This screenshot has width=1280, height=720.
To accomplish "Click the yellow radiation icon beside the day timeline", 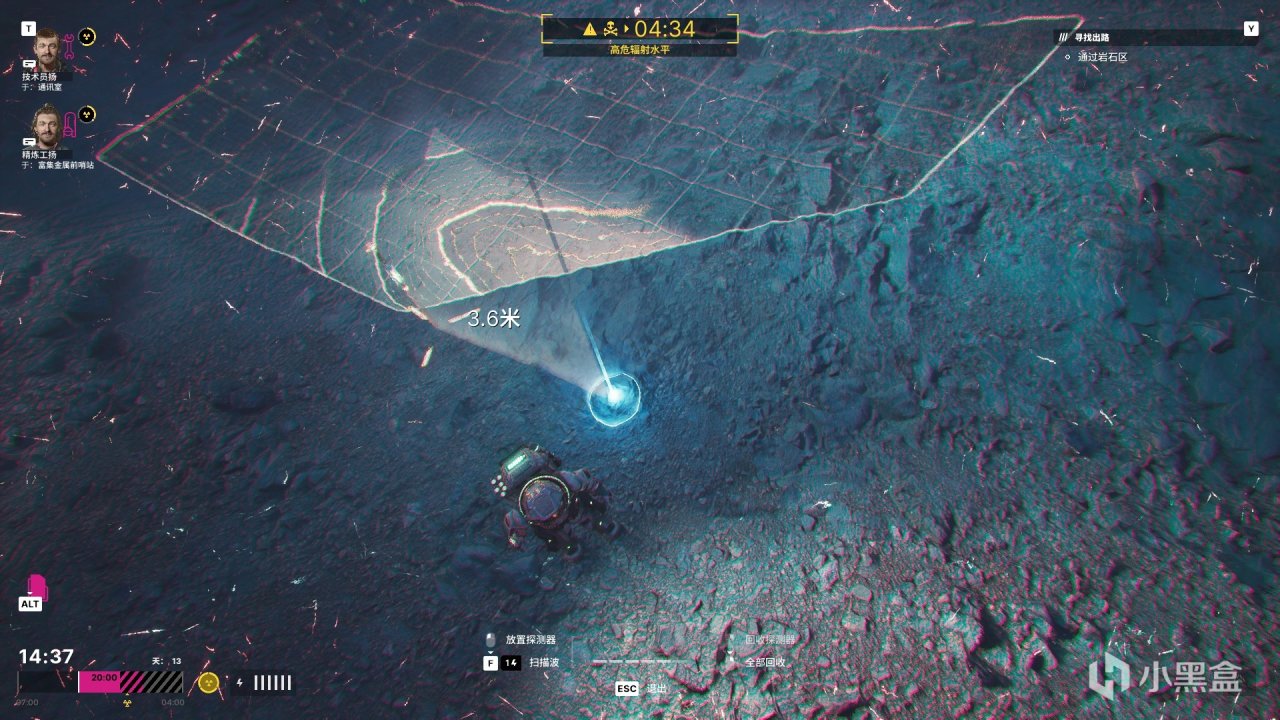I will click(208, 682).
